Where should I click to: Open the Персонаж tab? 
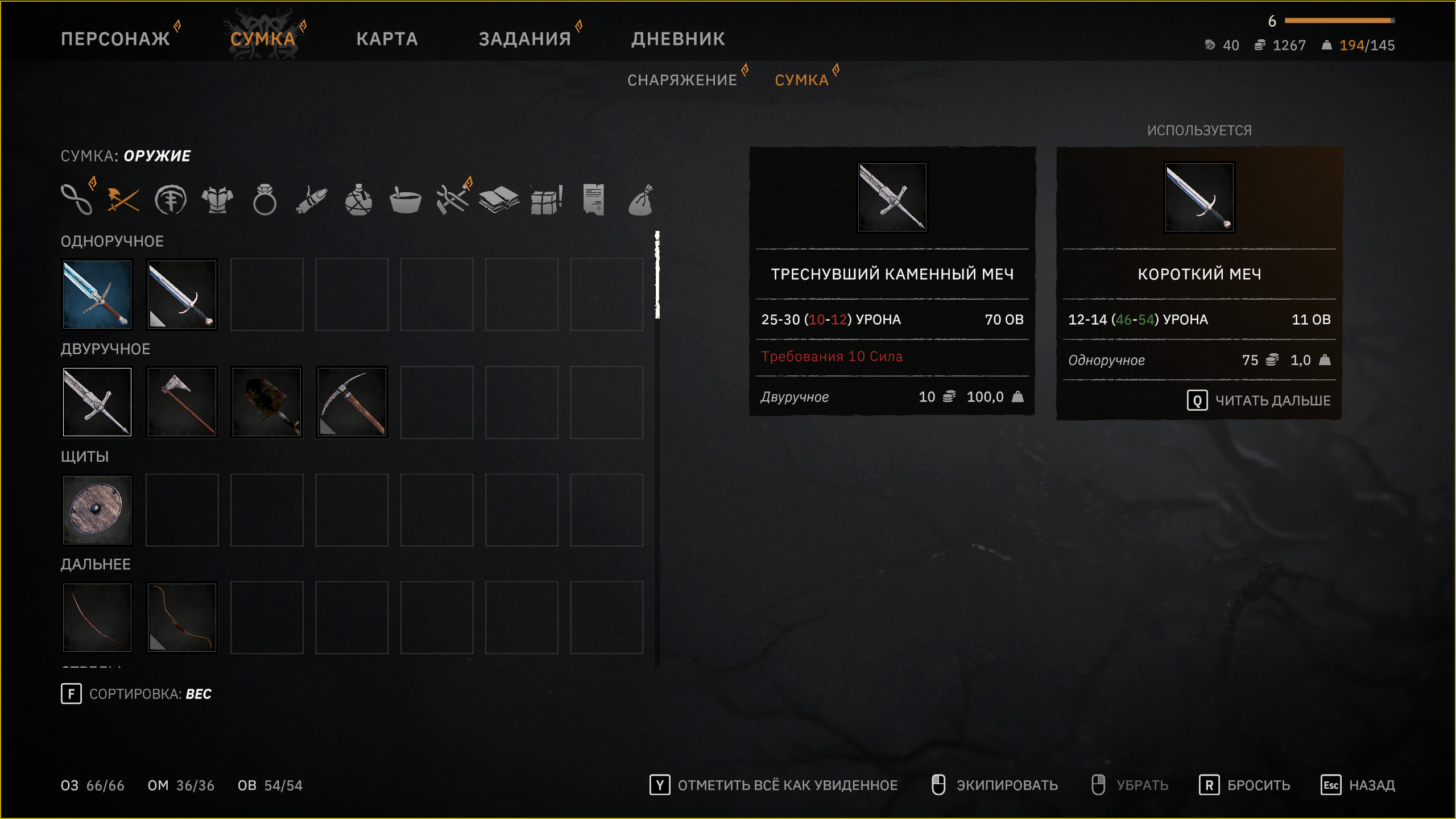[x=115, y=39]
